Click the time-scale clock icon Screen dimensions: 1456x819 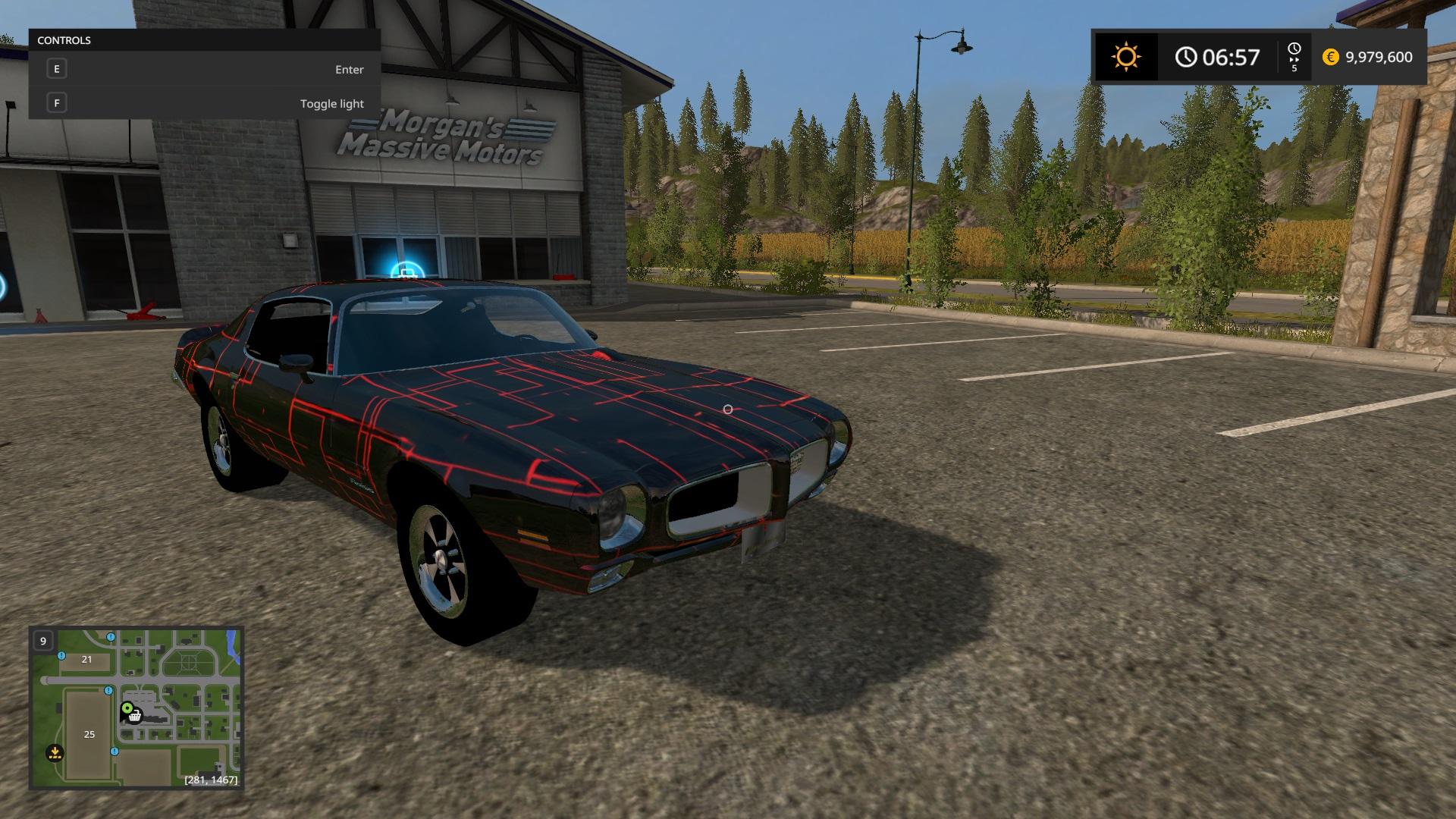coord(1294,50)
